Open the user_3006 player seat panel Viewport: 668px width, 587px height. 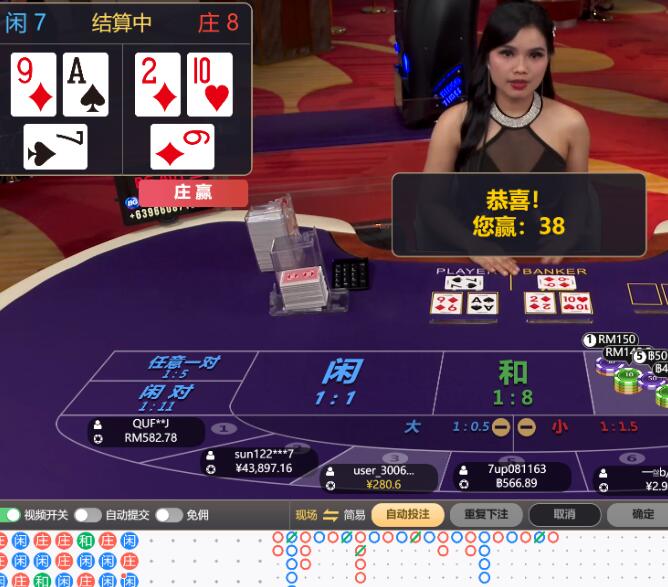coord(380,477)
